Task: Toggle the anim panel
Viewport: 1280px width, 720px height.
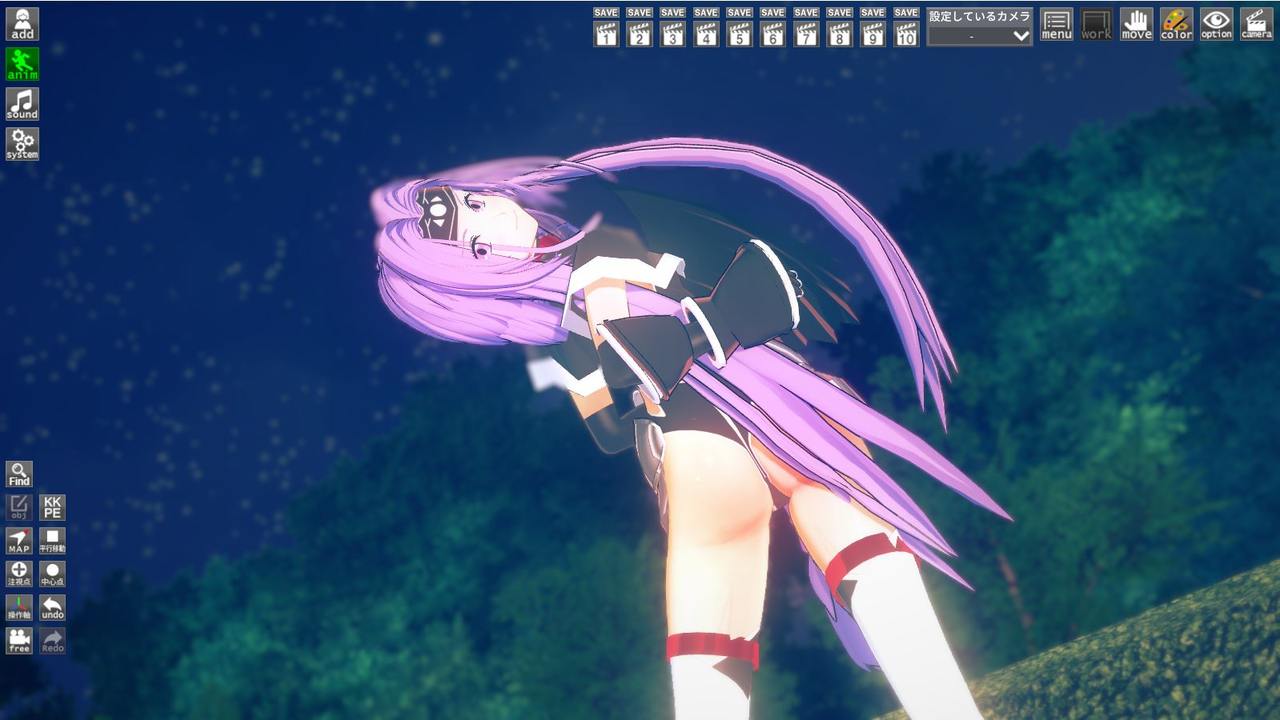Action: click(22, 64)
